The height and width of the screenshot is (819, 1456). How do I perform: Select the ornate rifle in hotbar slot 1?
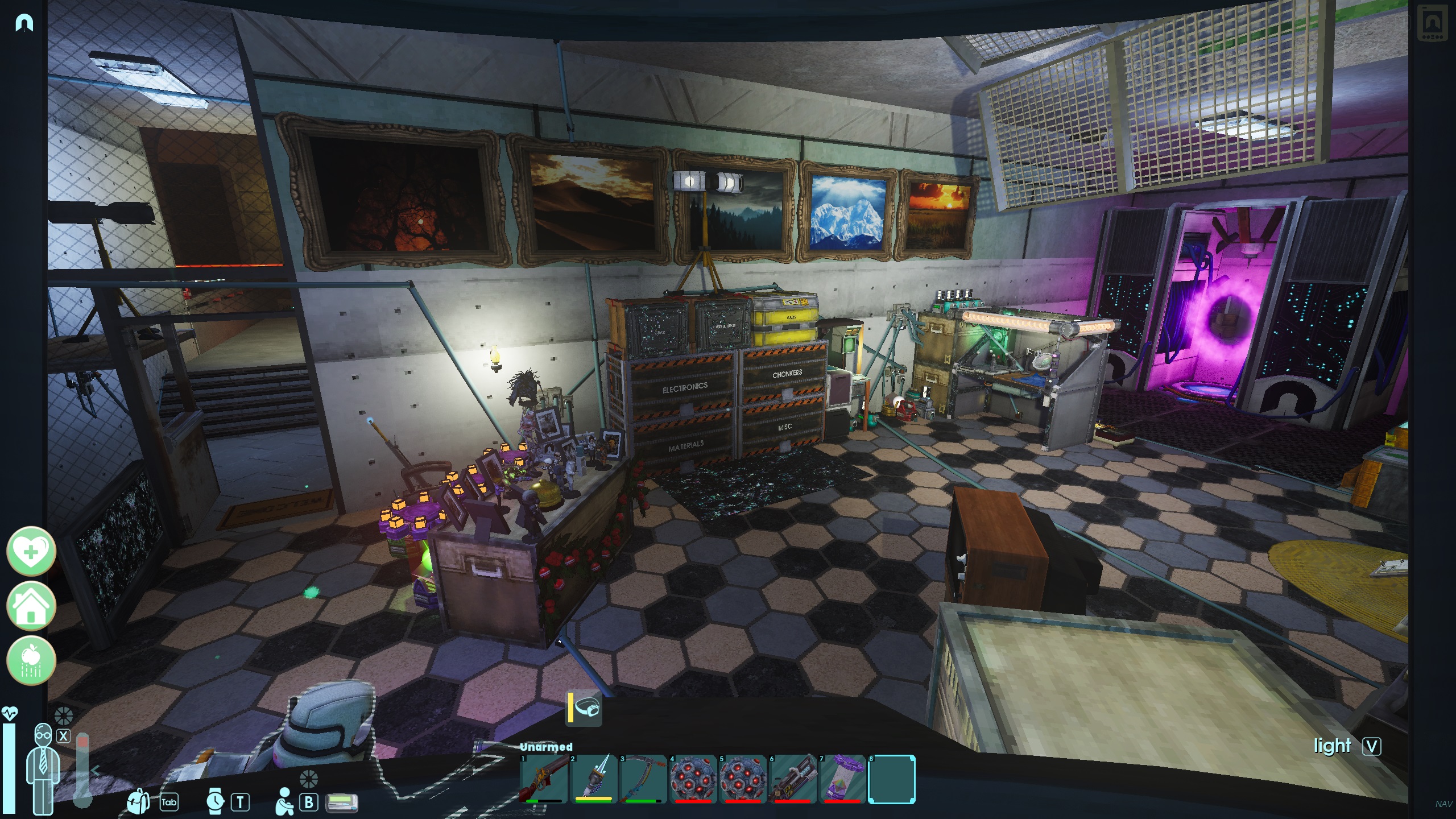pyautogui.click(x=544, y=778)
